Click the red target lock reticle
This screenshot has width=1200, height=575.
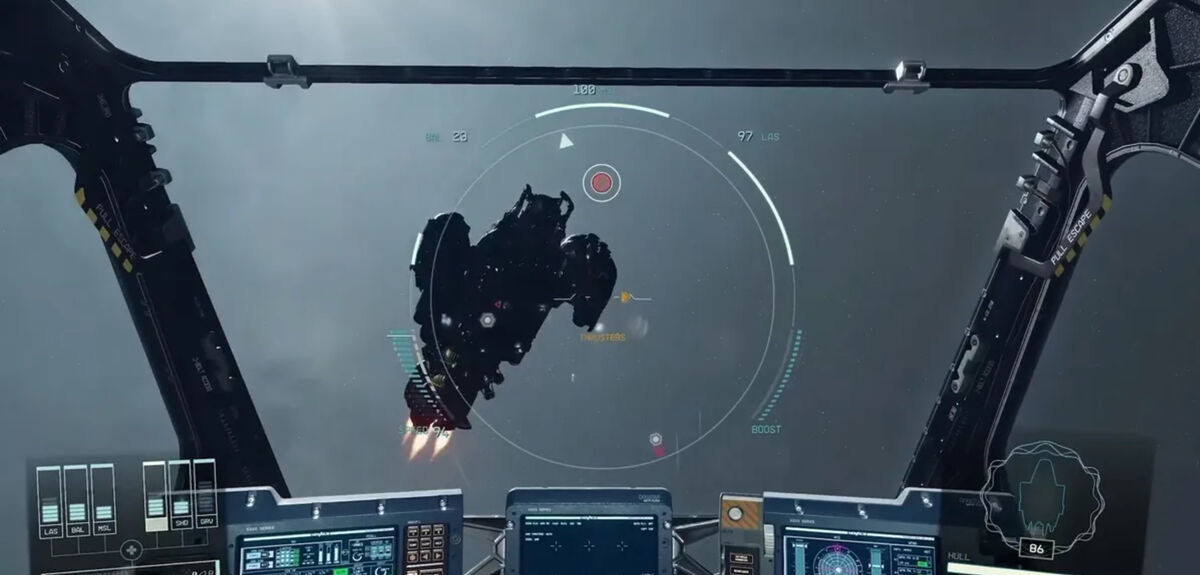click(601, 182)
